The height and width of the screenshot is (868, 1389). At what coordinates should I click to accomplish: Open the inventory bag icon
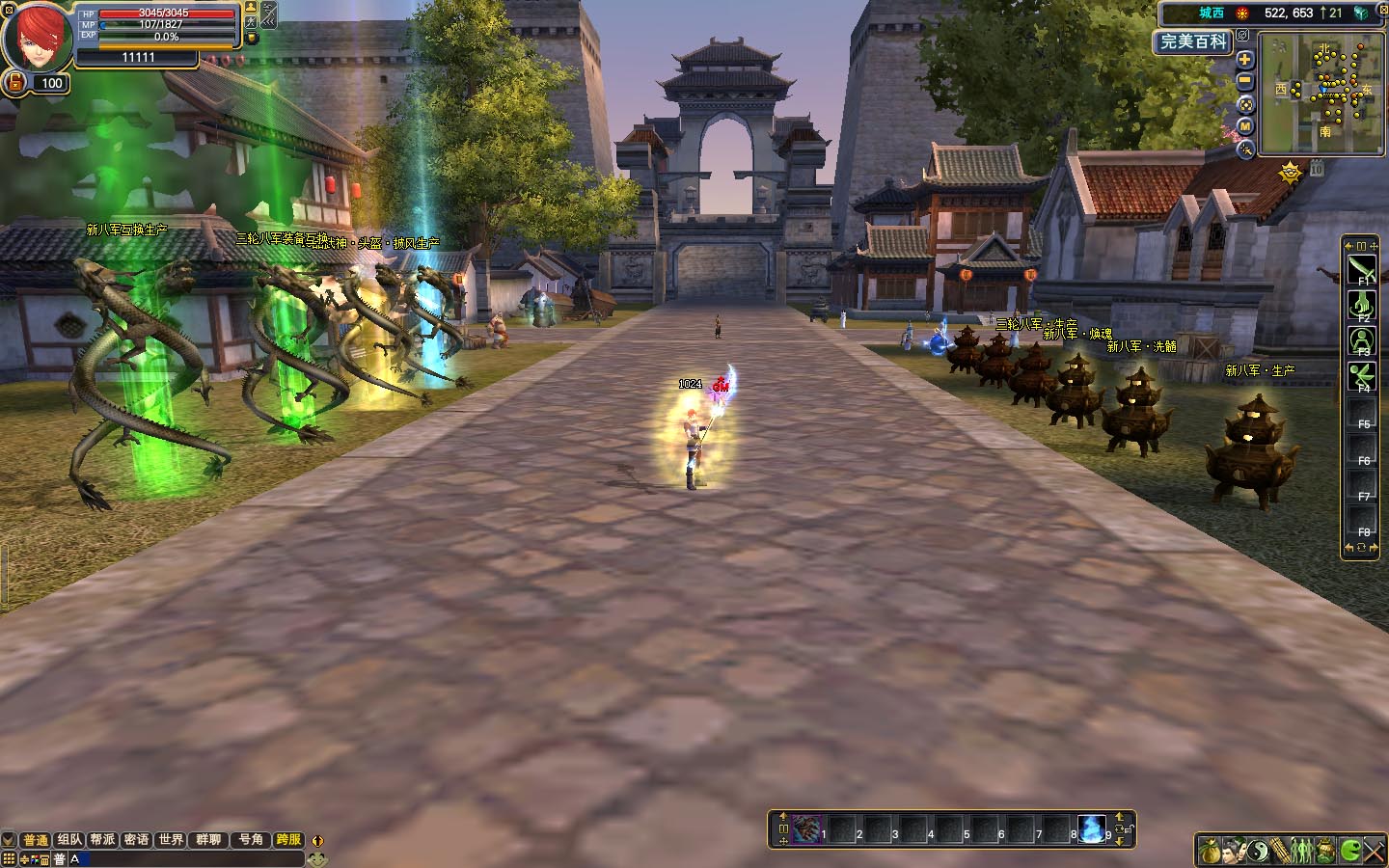(x=1210, y=850)
